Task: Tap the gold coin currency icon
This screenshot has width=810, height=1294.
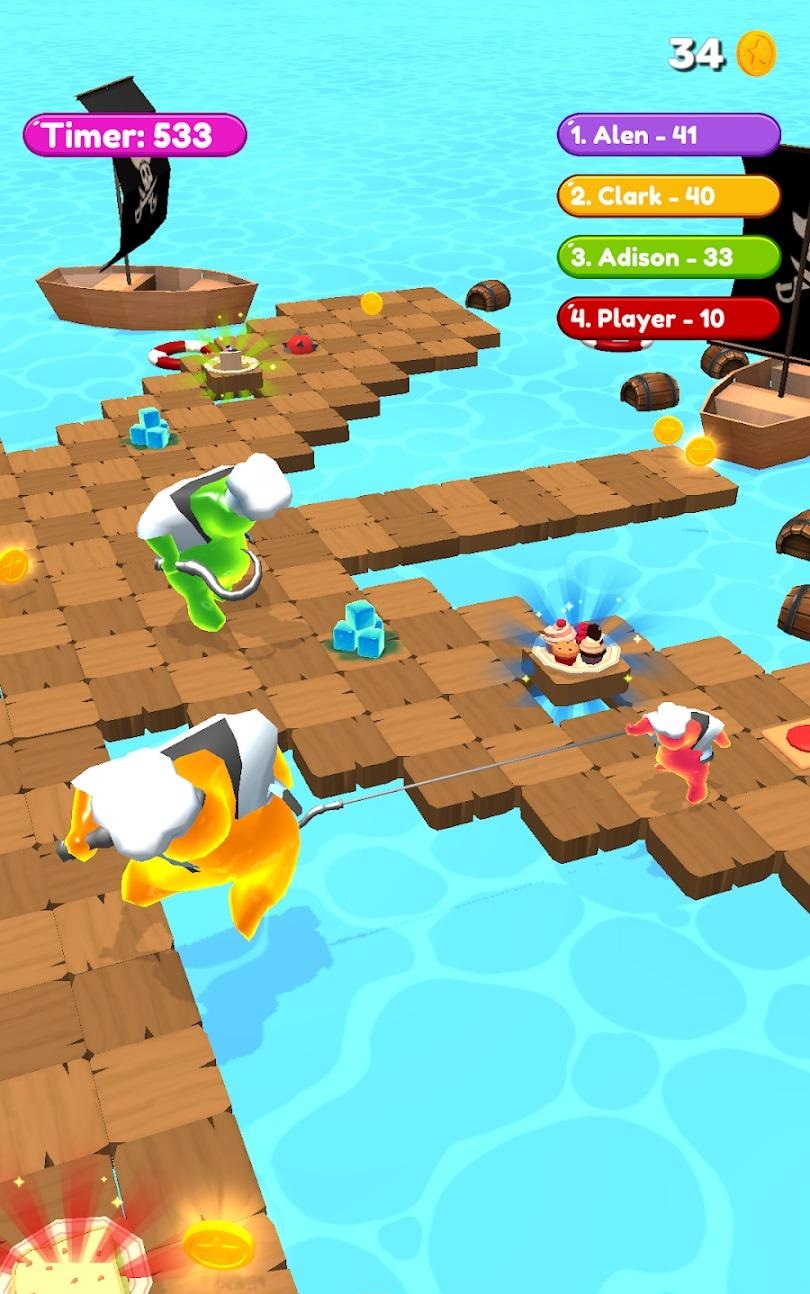Action: (x=757, y=53)
